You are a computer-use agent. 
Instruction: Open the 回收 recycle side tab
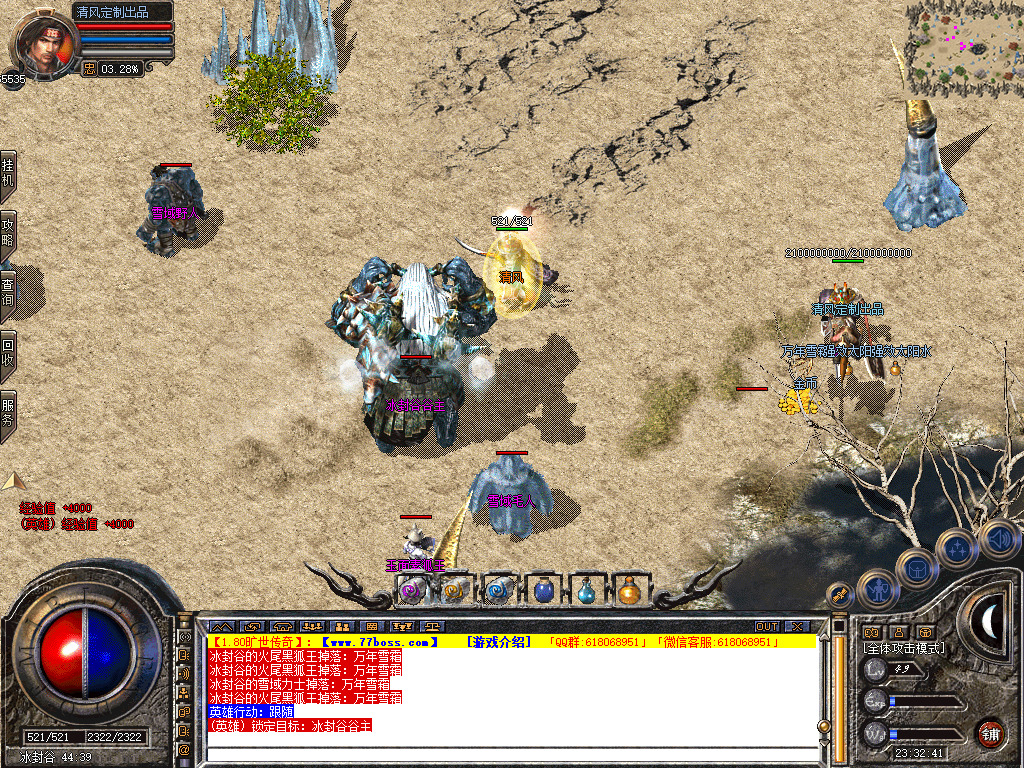click(8, 352)
